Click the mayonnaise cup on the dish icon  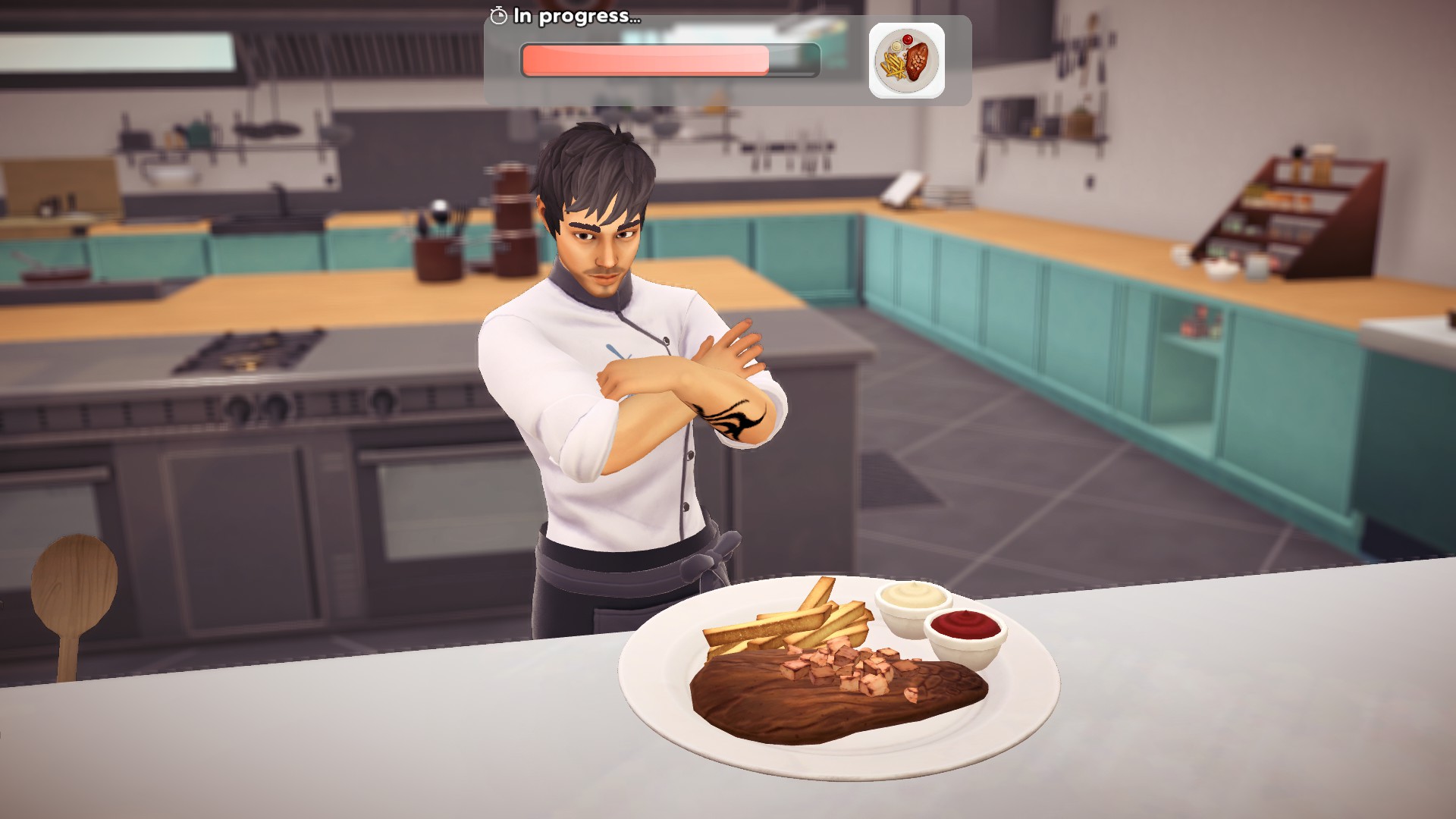point(896,46)
